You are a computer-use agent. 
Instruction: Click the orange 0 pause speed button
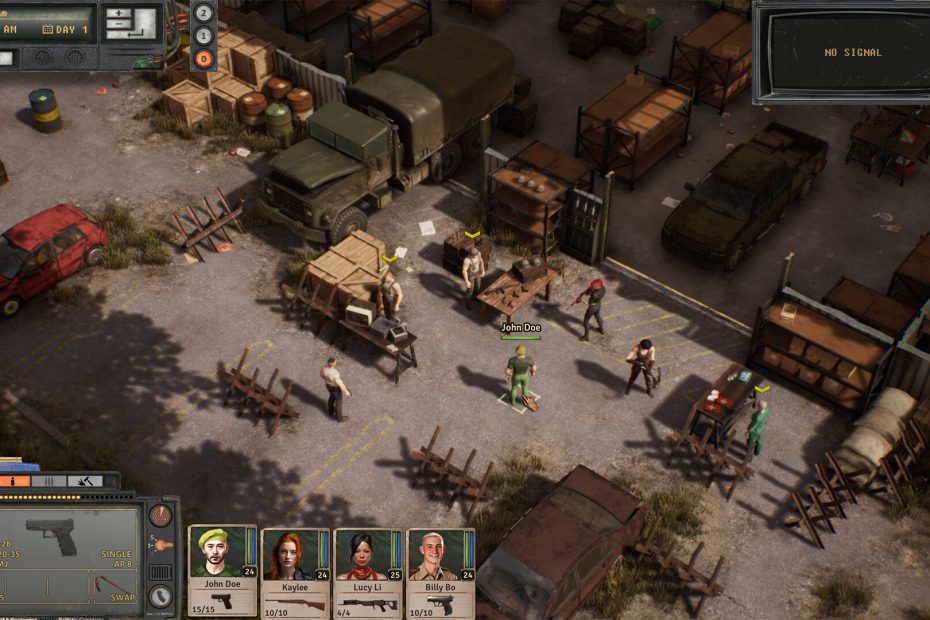tap(204, 58)
